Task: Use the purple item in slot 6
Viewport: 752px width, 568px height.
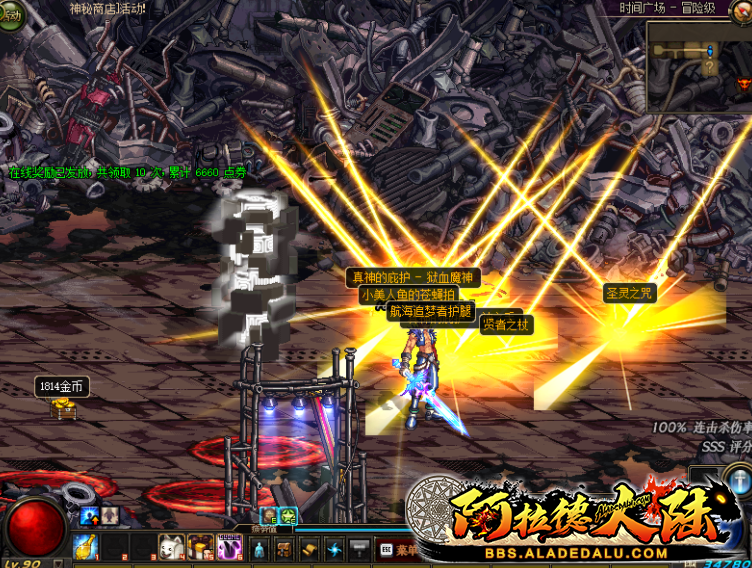Action: coord(229,548)
